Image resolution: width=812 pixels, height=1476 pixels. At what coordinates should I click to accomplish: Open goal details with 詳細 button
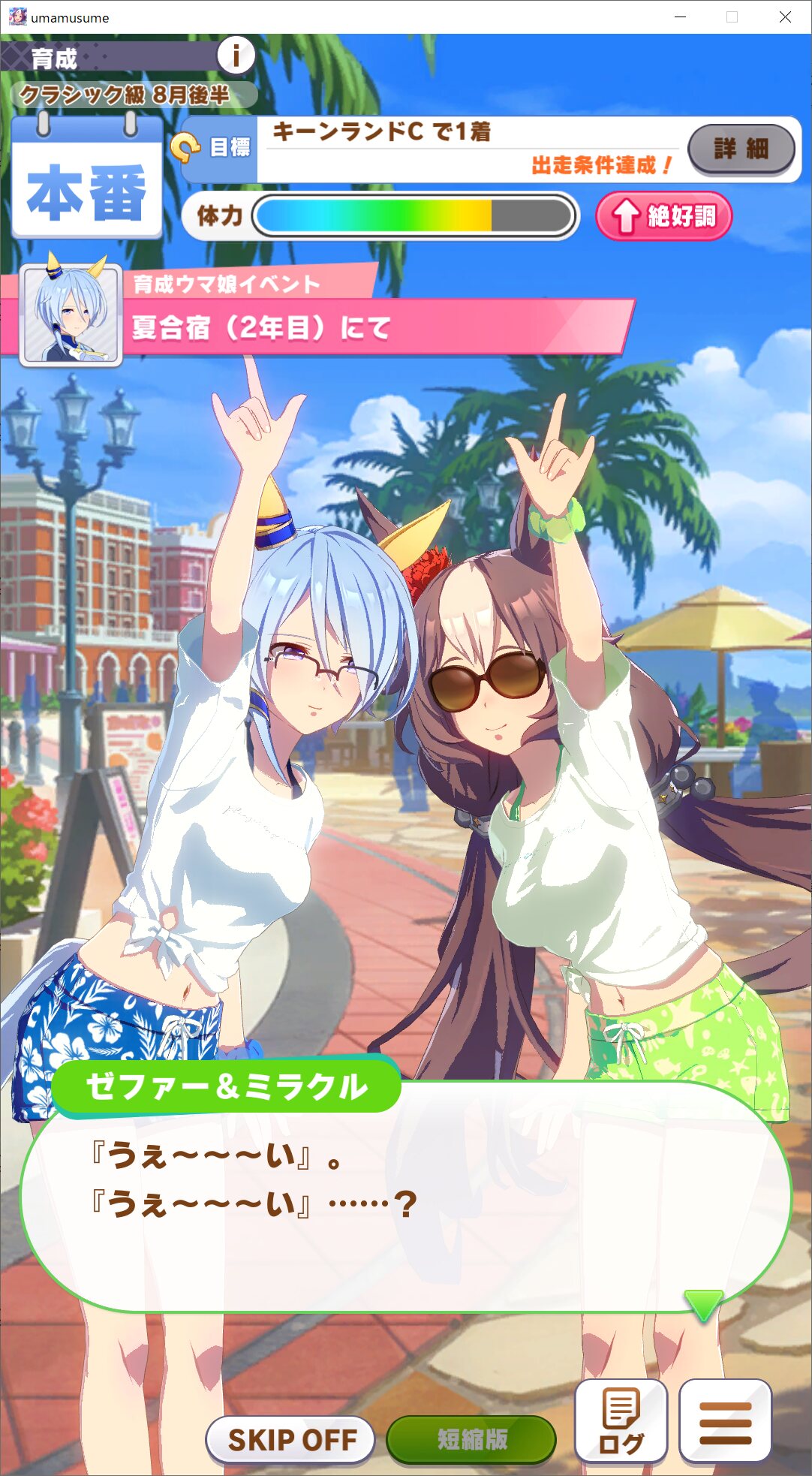click(x=741, y=149)
